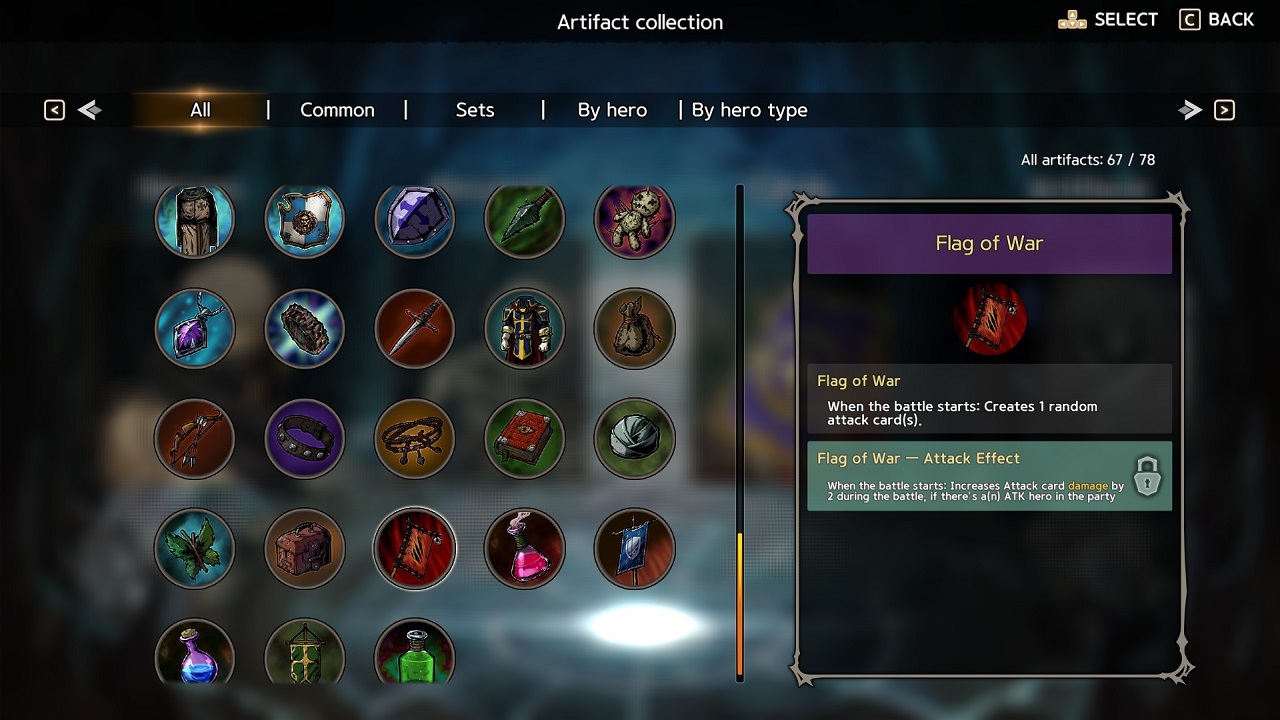Pick the blue shield banner artifact
1280x720 pixels.
pos(634,549)
